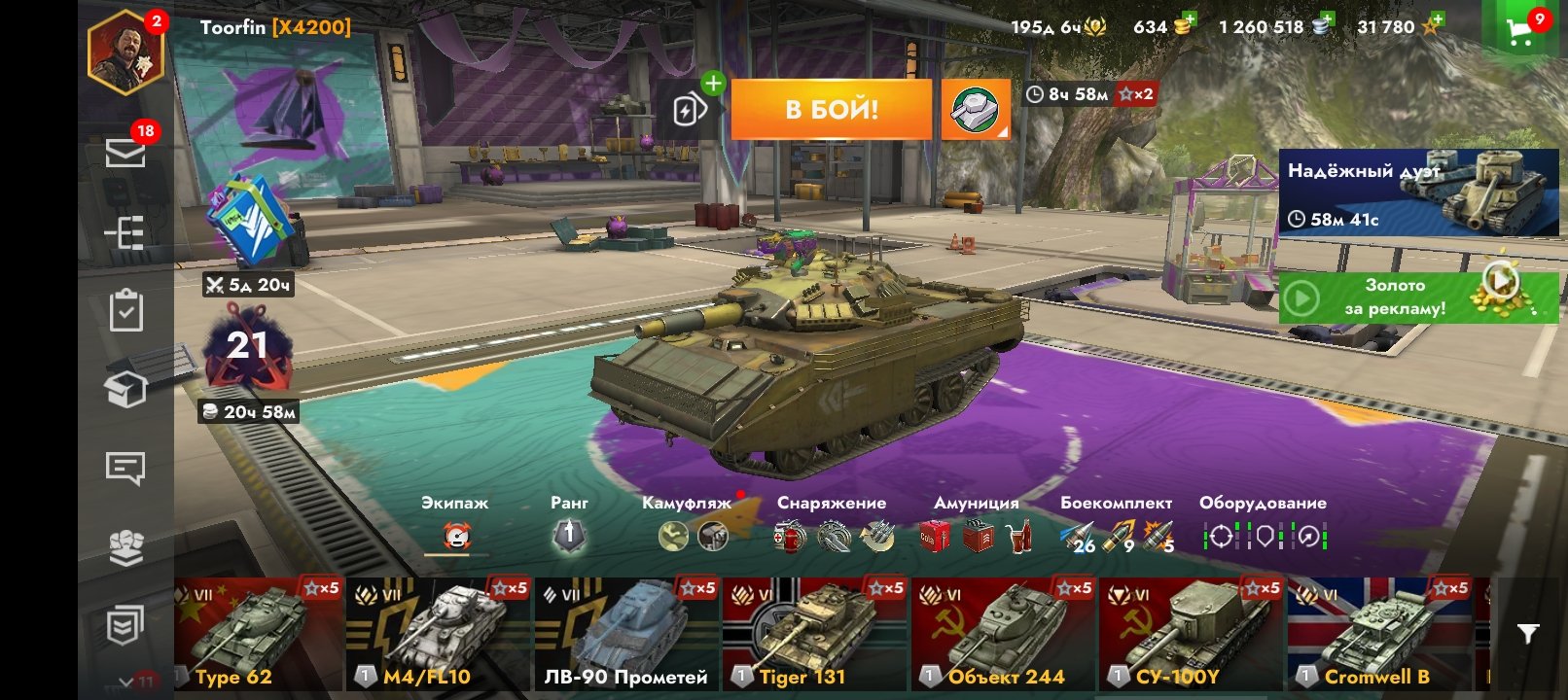
Task: Open the Надёжный дуэт offer banner
Action: coord(1417,192)
